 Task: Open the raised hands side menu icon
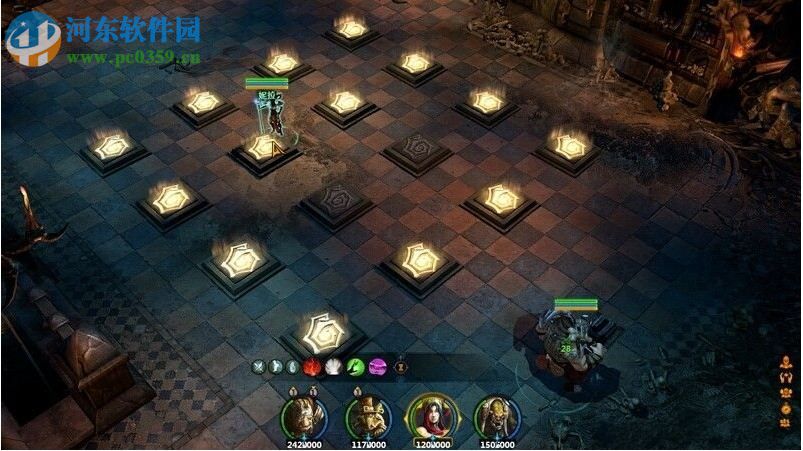(785, 377)
